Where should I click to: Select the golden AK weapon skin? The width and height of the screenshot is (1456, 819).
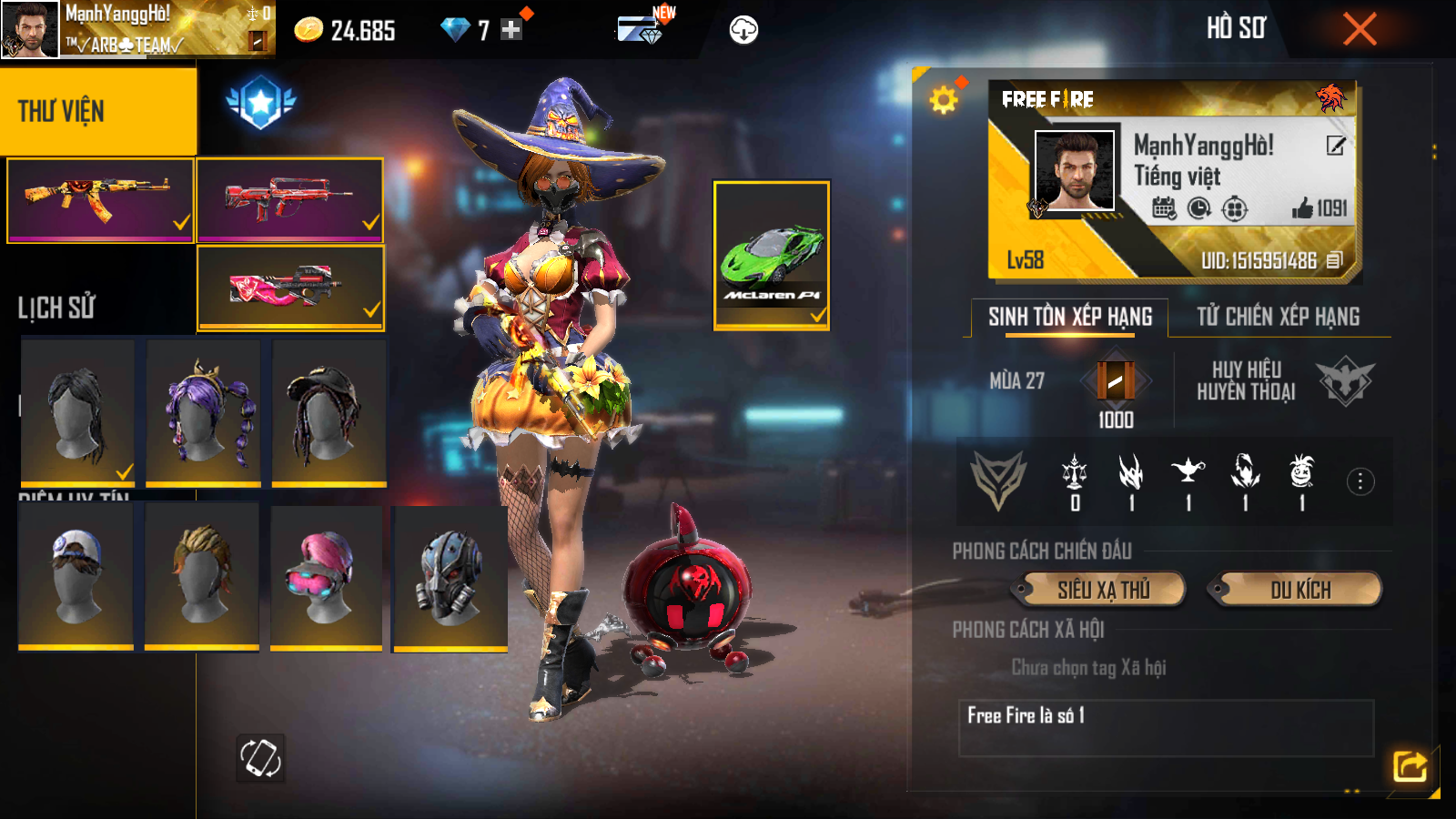pos(100,200)
